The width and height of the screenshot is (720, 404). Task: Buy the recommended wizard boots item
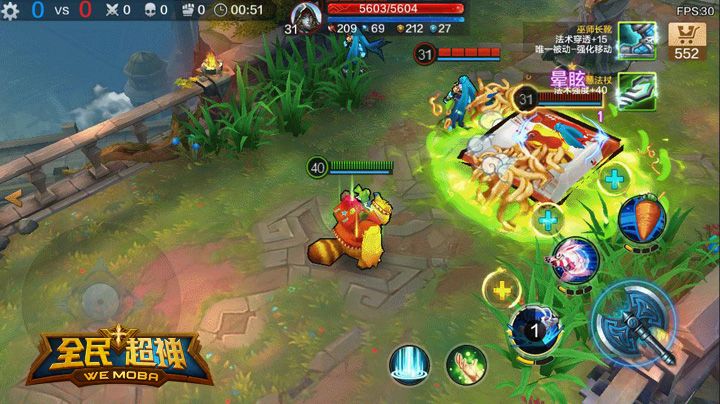pyautogui.click(x=636, y=40)
